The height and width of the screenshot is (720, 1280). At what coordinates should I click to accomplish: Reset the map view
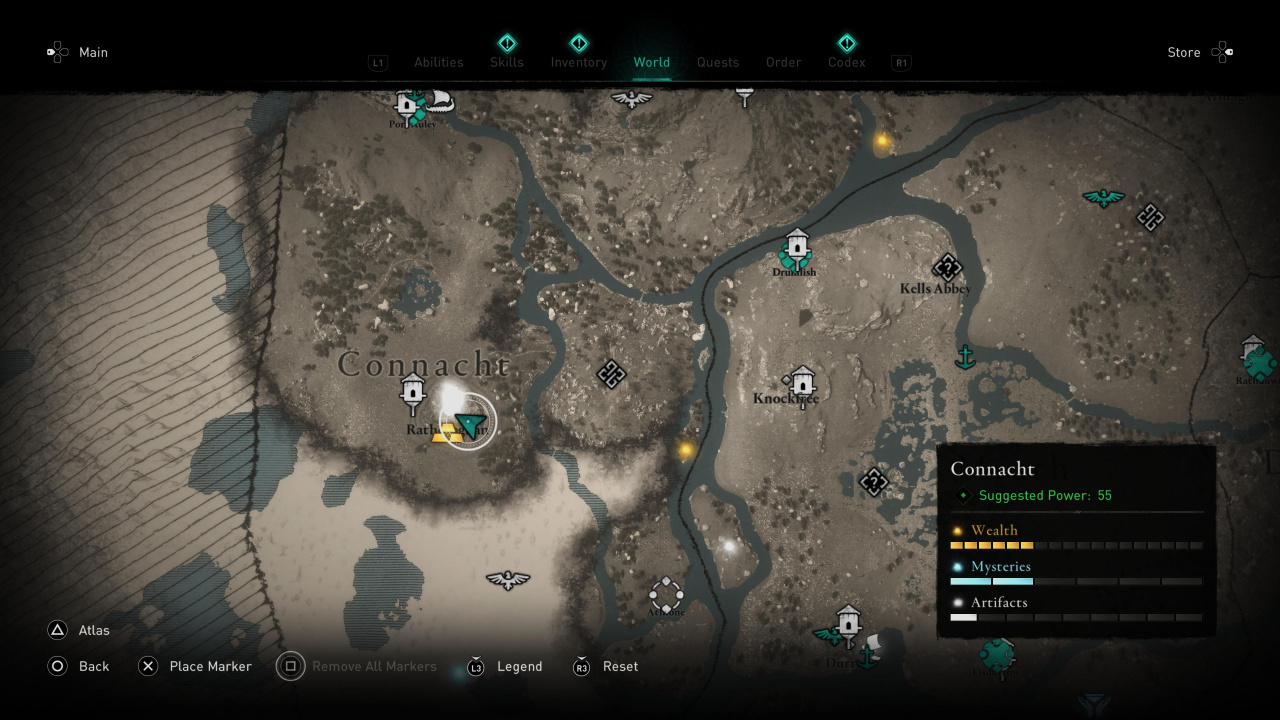coord(620,666)
